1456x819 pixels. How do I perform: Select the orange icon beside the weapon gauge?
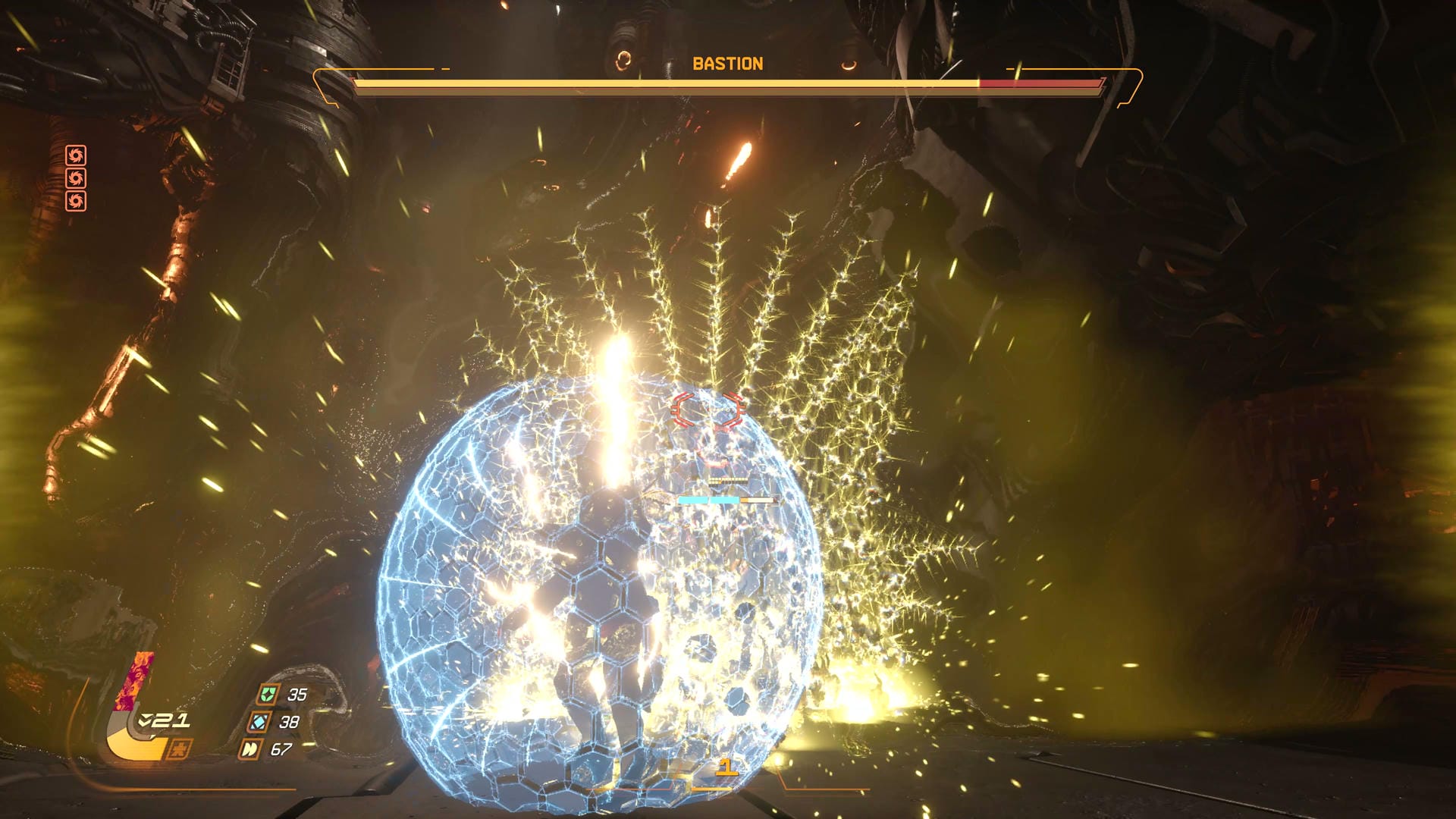tap(179, 749)
